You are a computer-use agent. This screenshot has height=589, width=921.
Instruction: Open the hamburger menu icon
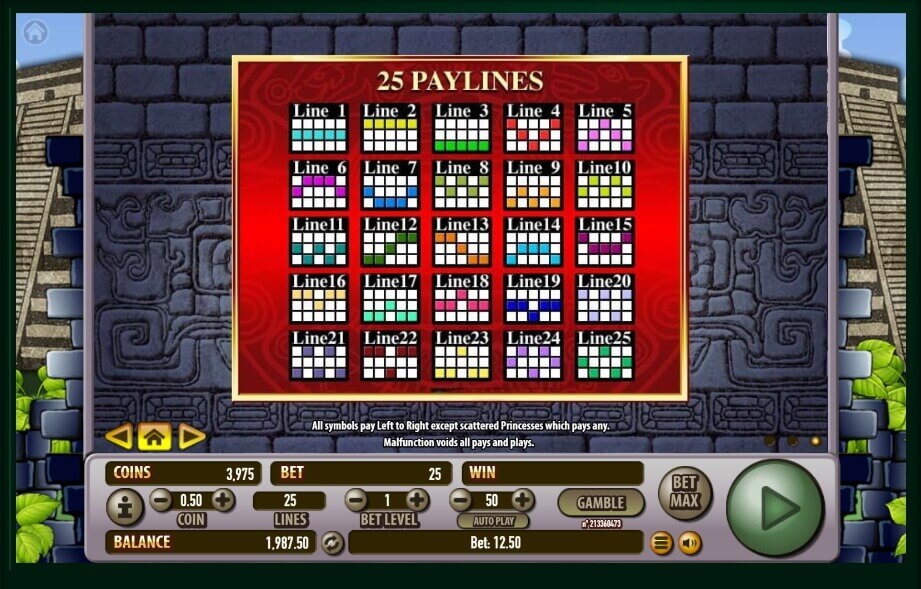[x=661, y=543]
